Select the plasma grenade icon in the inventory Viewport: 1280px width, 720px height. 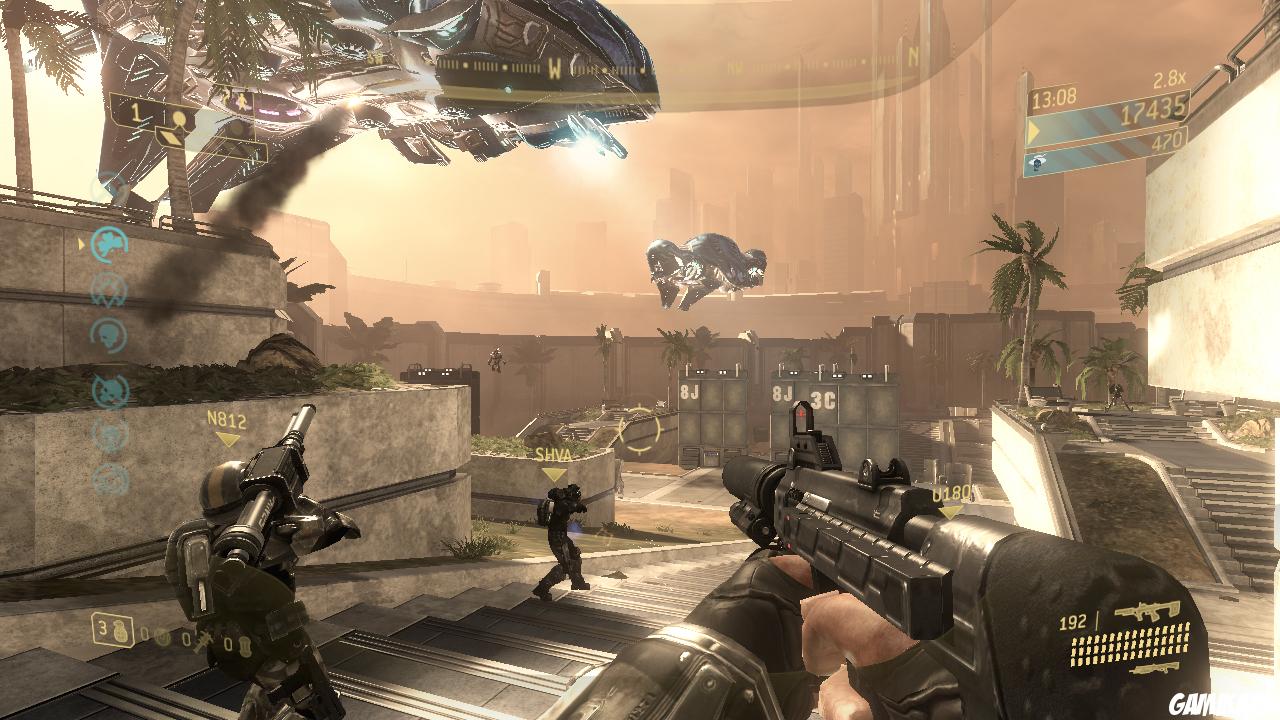pyautogui.click(x=163, y=638)
